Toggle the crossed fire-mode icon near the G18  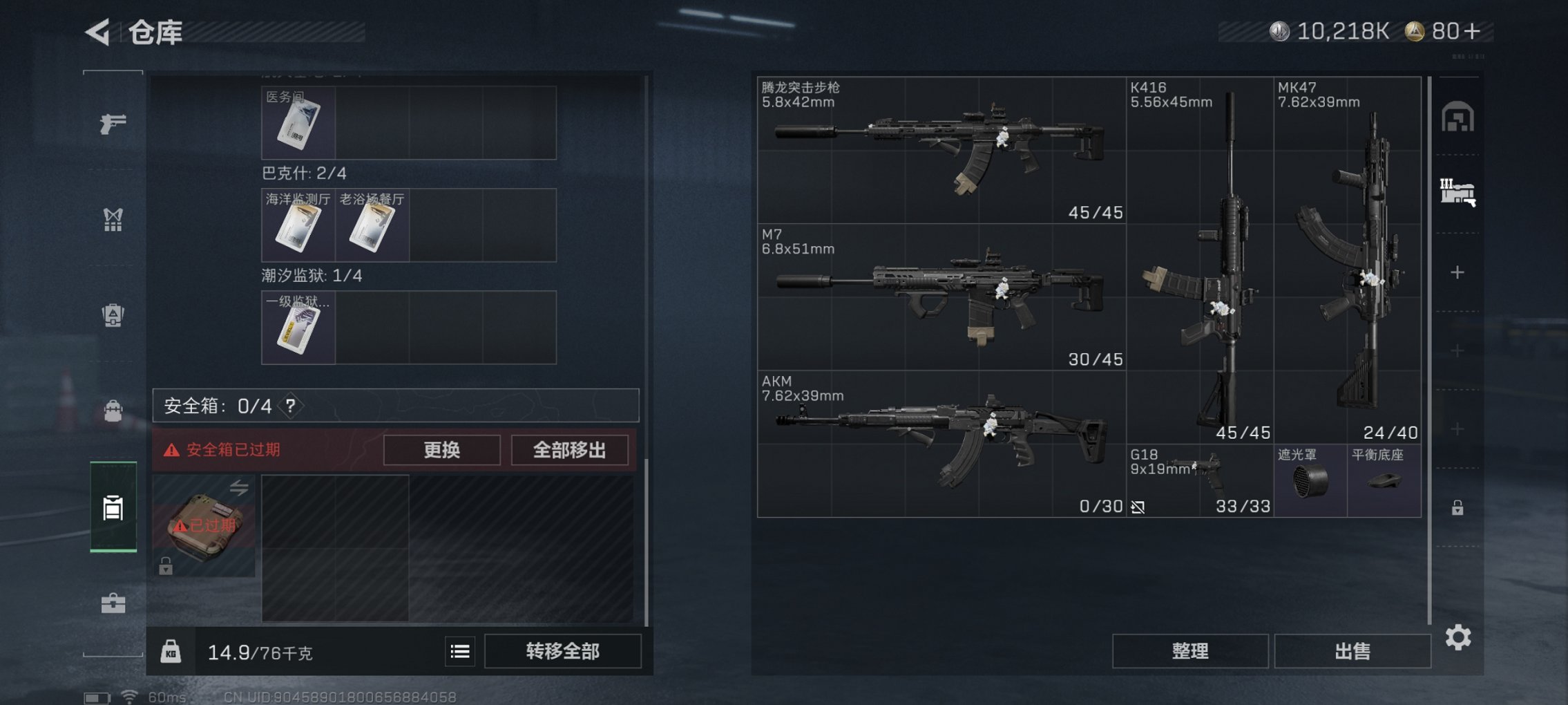(1136, 507)
